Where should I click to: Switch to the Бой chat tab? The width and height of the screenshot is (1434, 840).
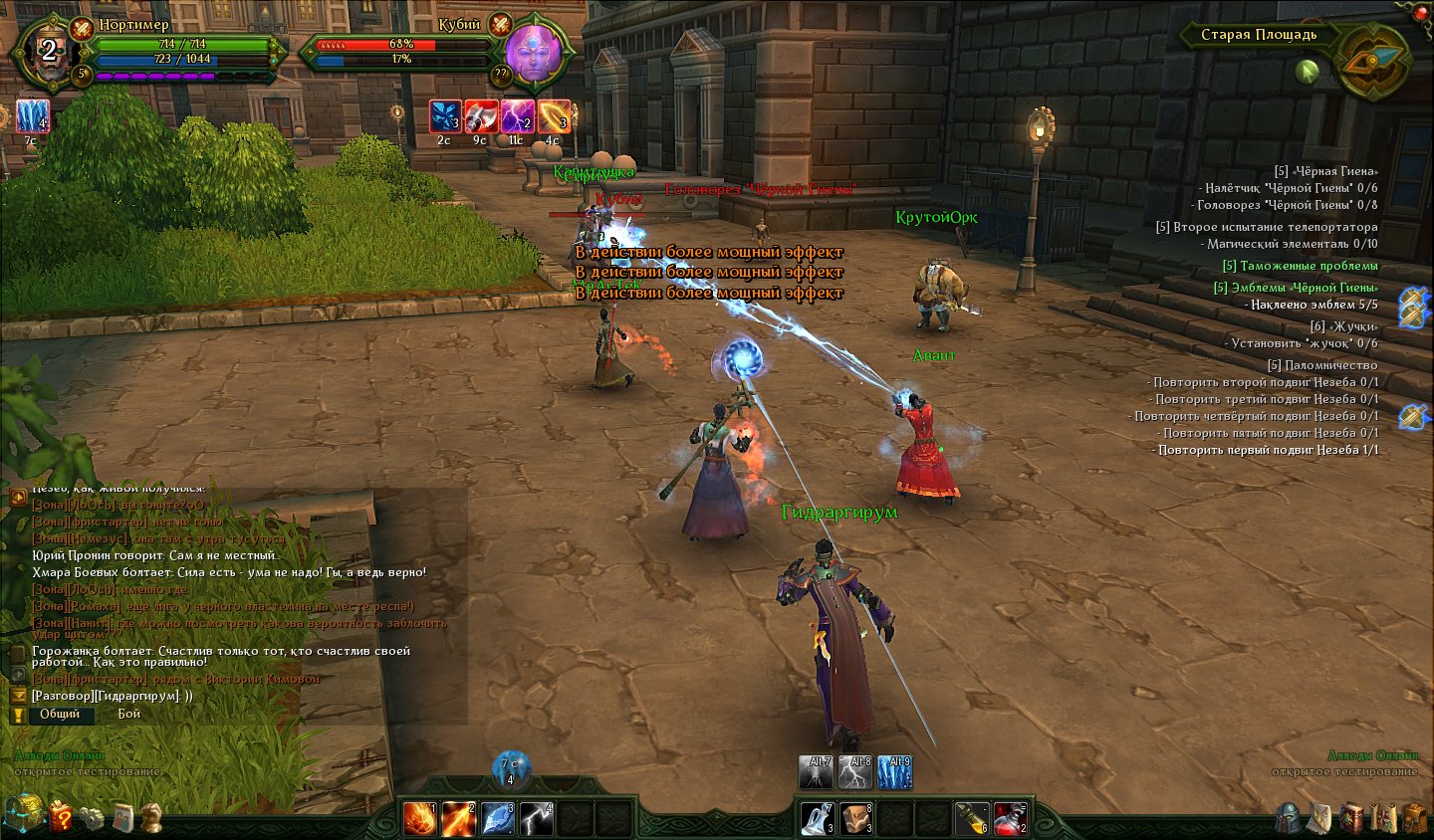[129, 714]
